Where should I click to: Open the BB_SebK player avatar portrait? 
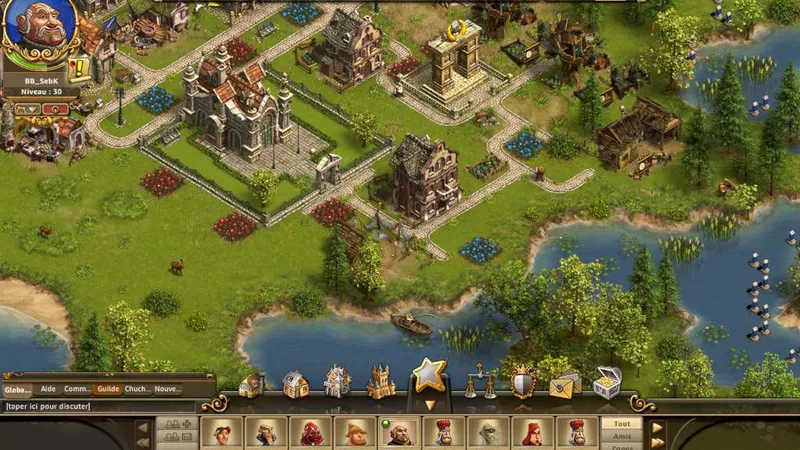tap(40, 32)
